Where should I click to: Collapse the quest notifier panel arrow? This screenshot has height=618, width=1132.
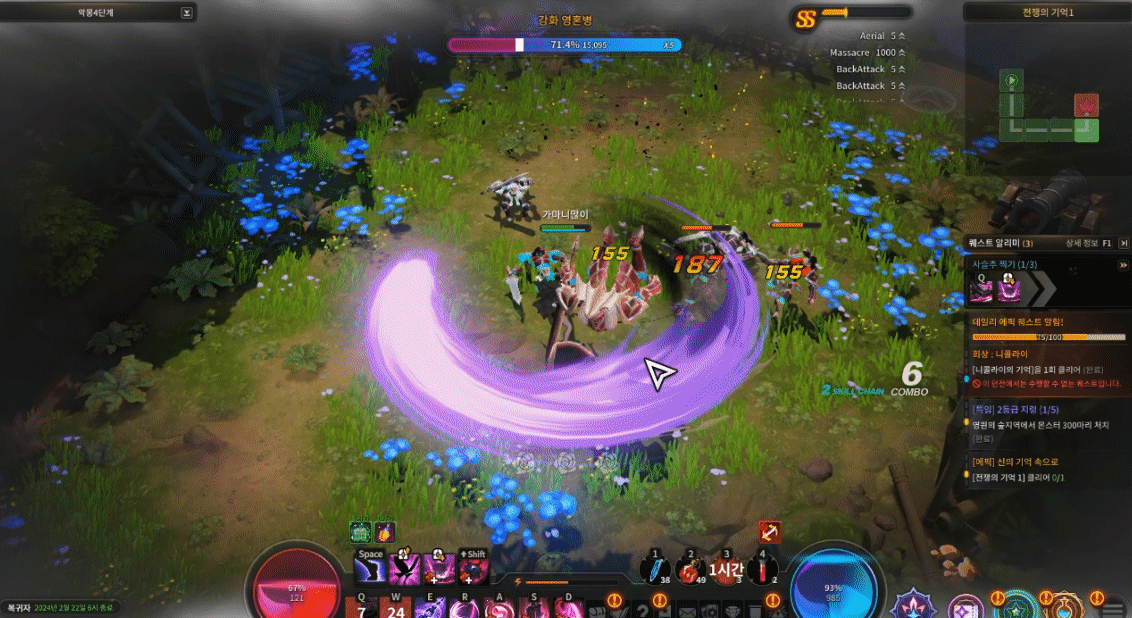1122,265
